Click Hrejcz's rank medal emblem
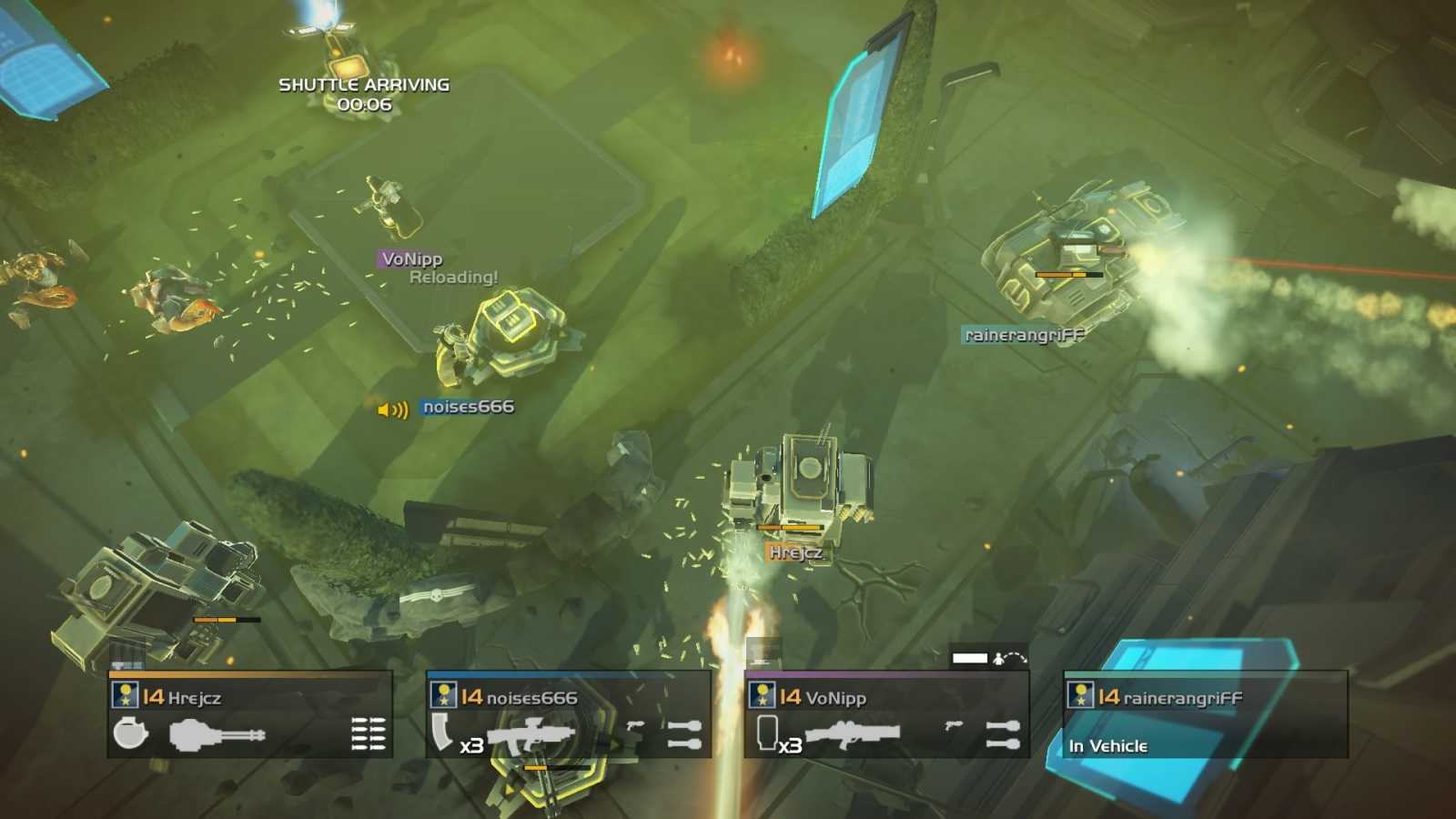1456x819 pixels. (x=125, y=698)
